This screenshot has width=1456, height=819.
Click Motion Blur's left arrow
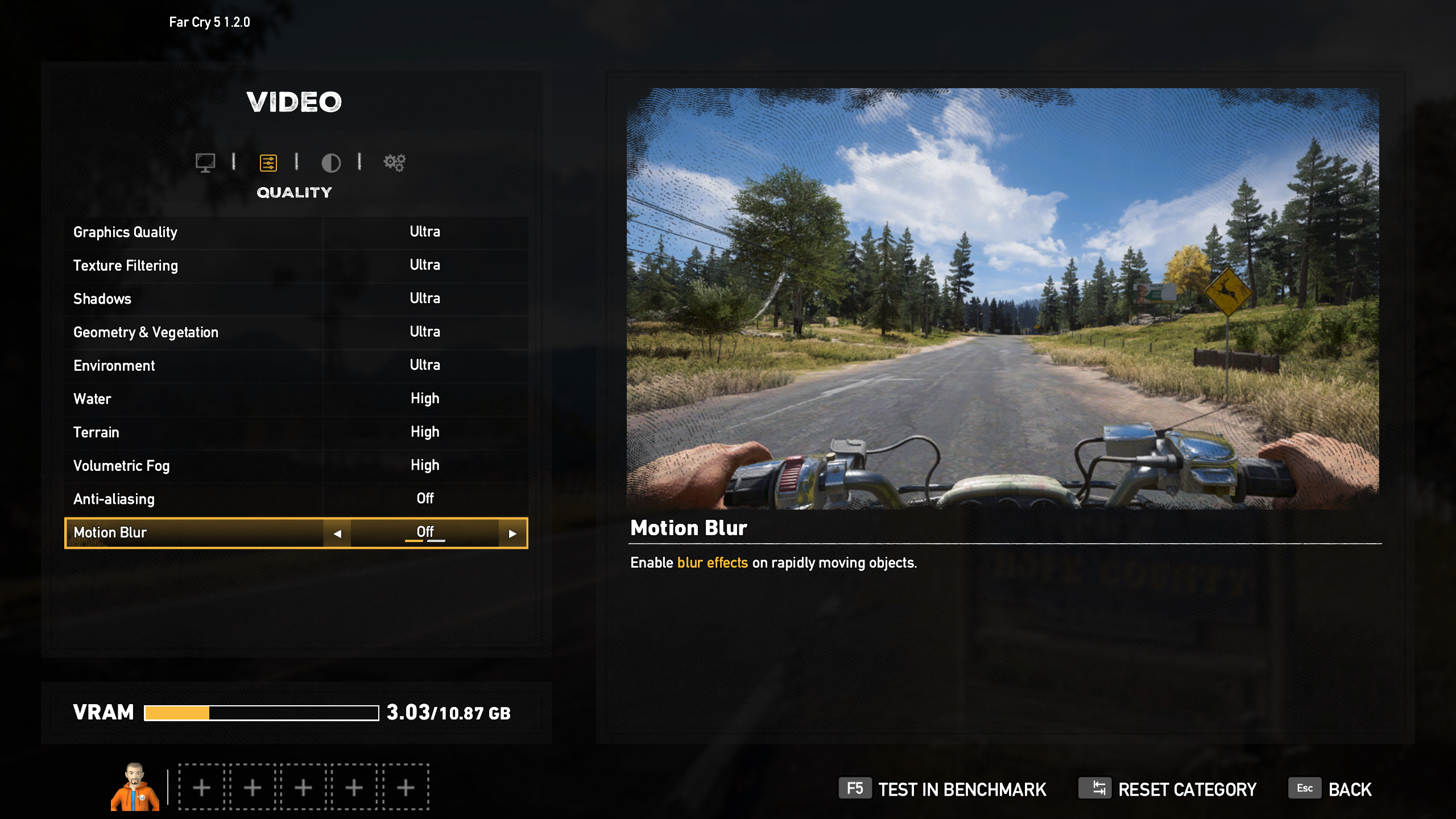click(337, 533)
